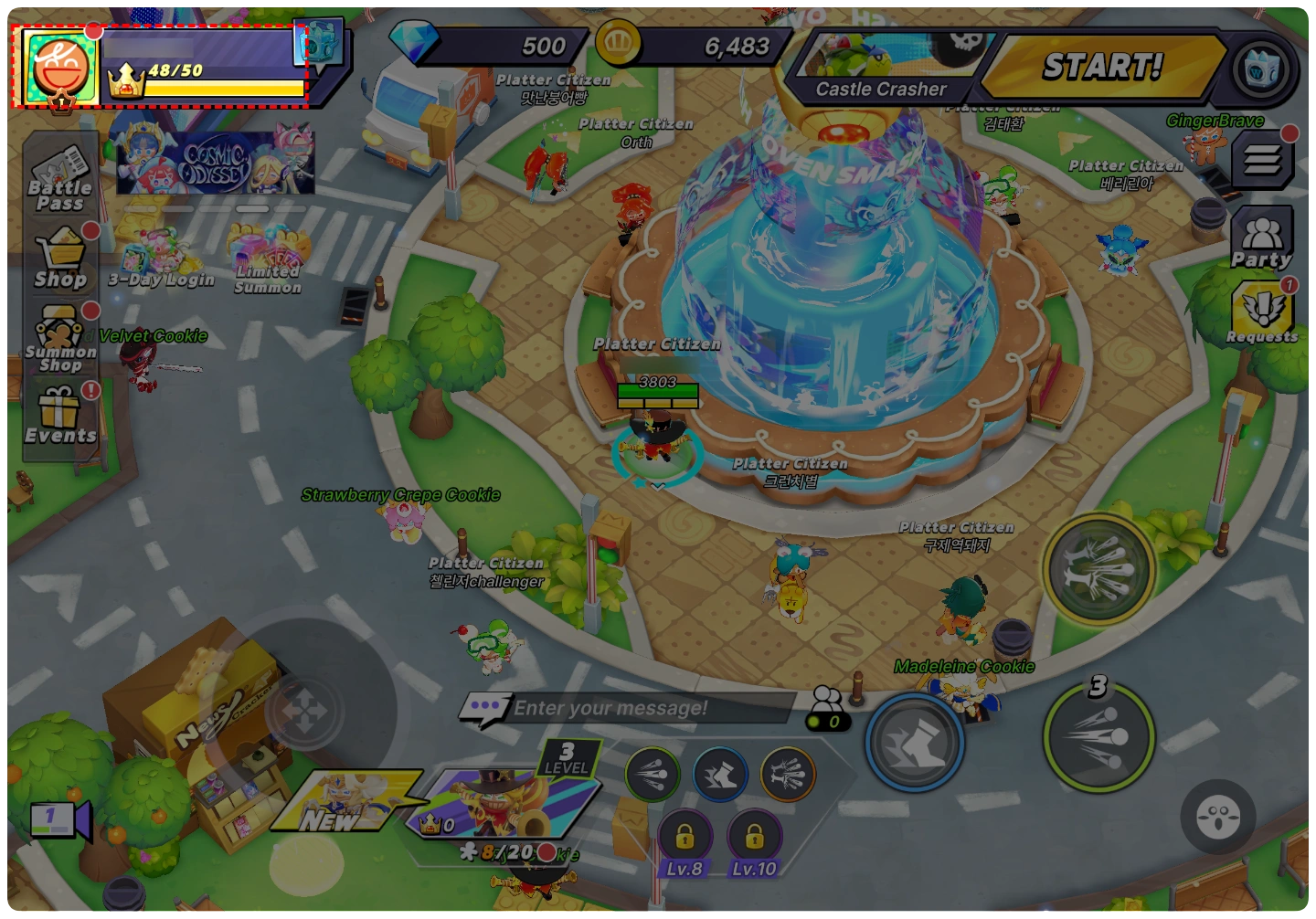Image resolution: width=1316 pixels, height=919 pixels.
Task: View the Cosmic Odyssey banner
Action: tap(216, 163)
